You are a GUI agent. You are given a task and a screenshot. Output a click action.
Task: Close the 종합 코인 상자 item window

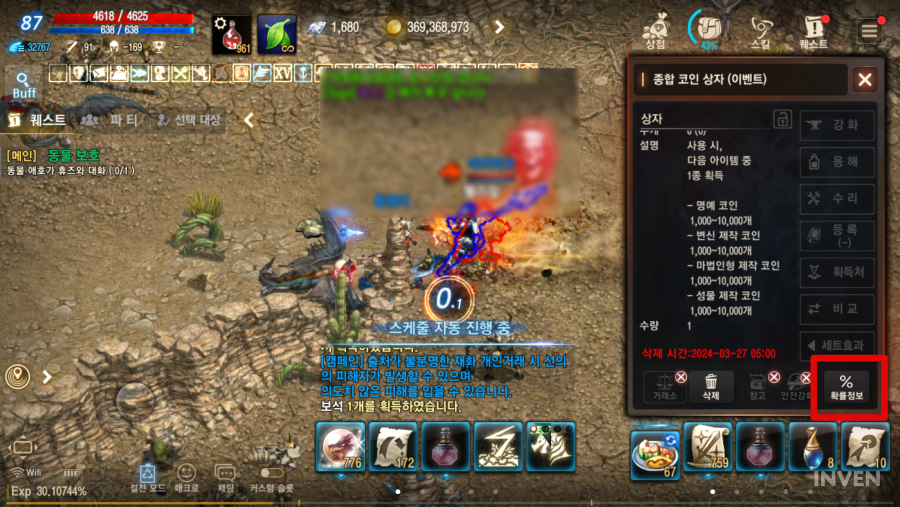pos(865,80)
